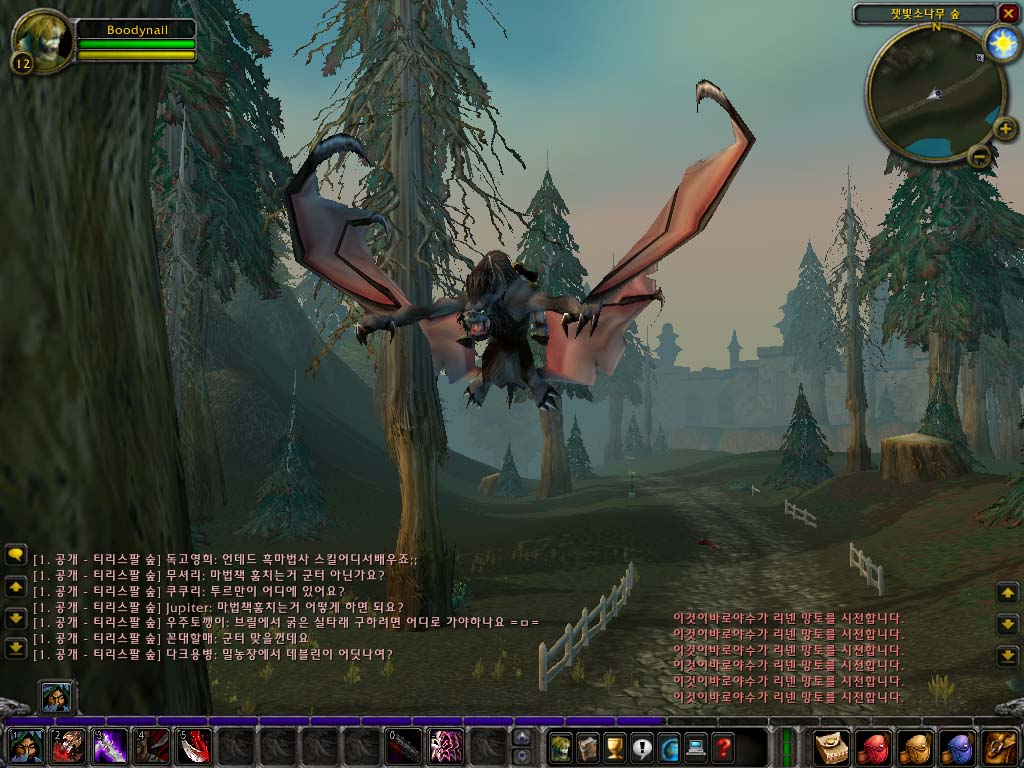Click on the circular minimap
This screenshot has height=768, width=1024.
(935, 93)
